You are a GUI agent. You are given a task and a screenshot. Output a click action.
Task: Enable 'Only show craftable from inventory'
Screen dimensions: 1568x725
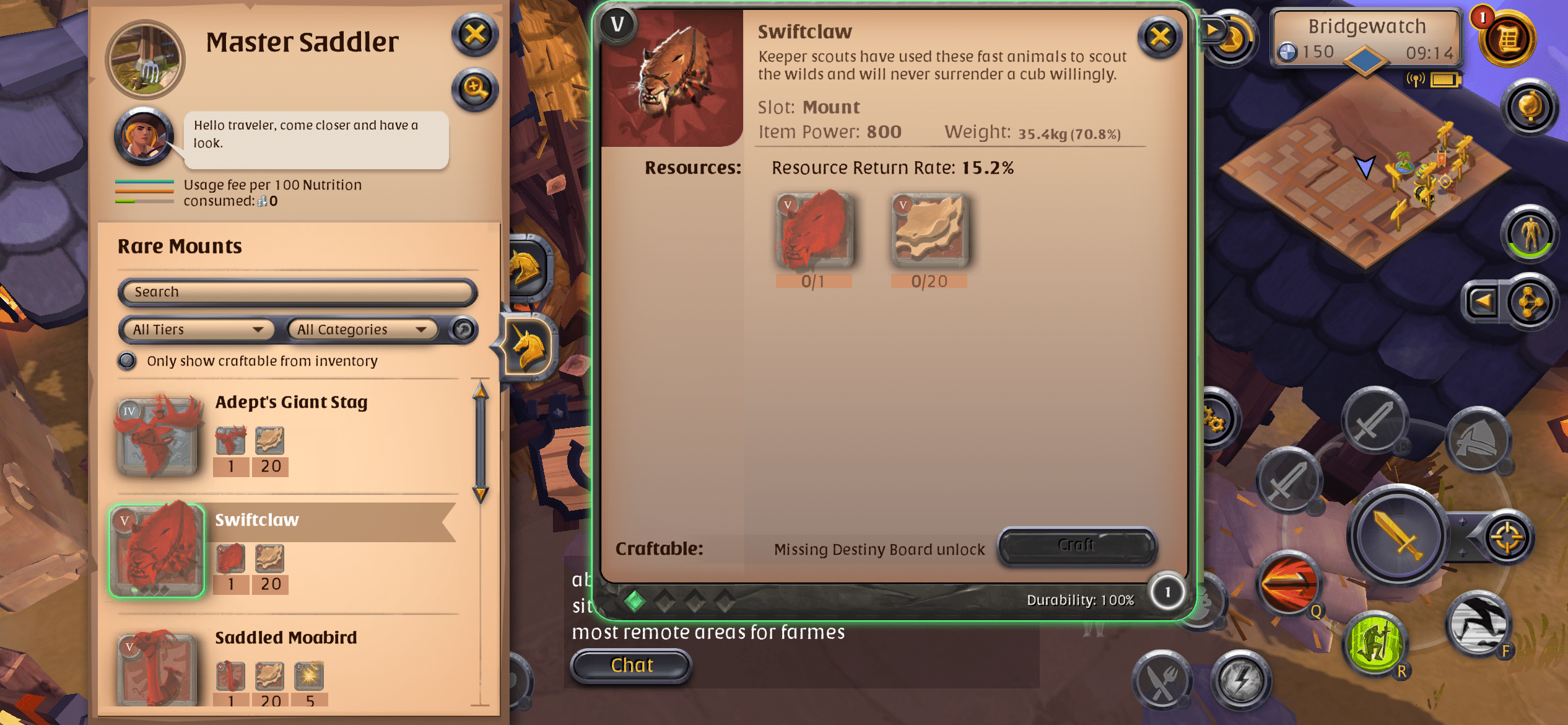point(127,361)
